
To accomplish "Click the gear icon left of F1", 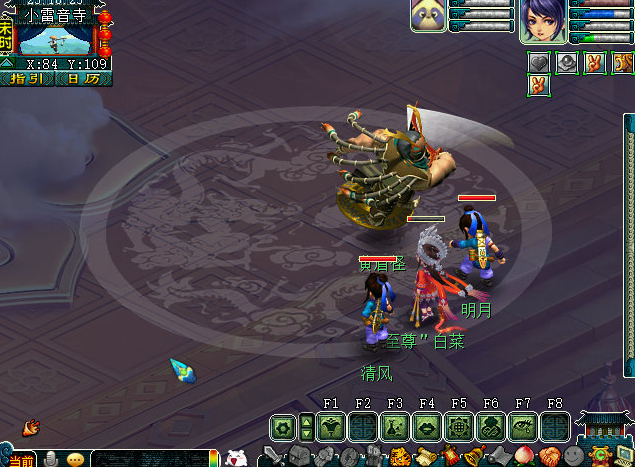I will [283, 427].
